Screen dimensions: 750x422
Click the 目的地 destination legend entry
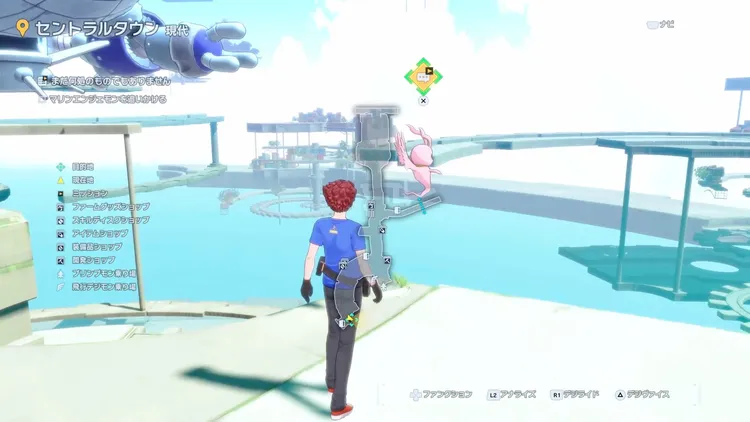pyautogui.click(x=84, y=166)
